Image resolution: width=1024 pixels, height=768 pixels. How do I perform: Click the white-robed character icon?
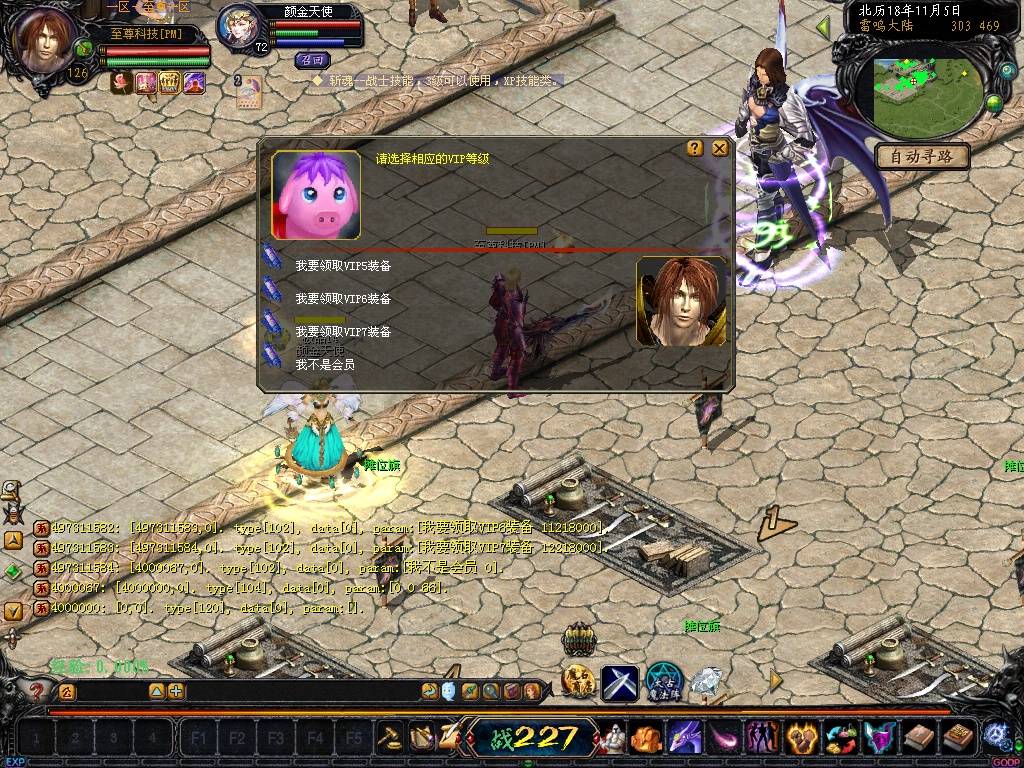613,738
